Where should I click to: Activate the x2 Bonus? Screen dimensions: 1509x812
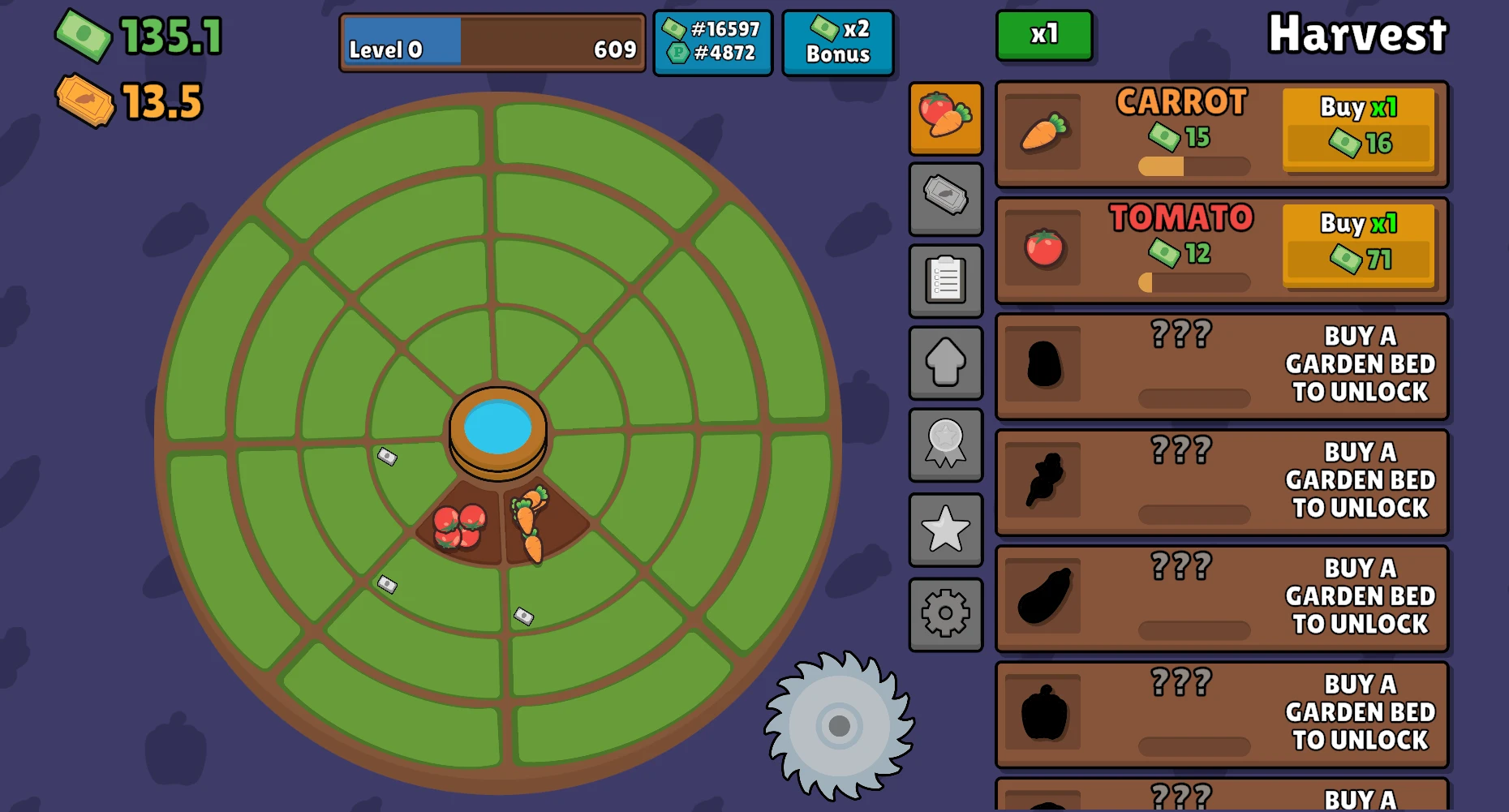(x=839, y=41)
